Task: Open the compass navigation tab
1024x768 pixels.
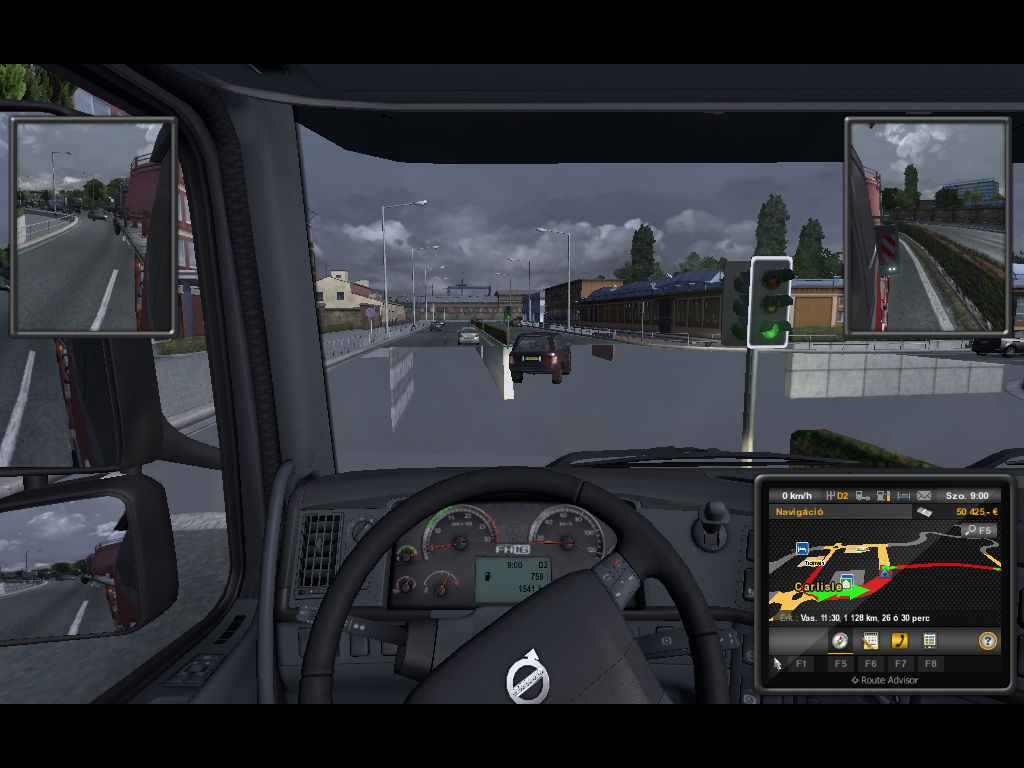Action: click(840, 641)
